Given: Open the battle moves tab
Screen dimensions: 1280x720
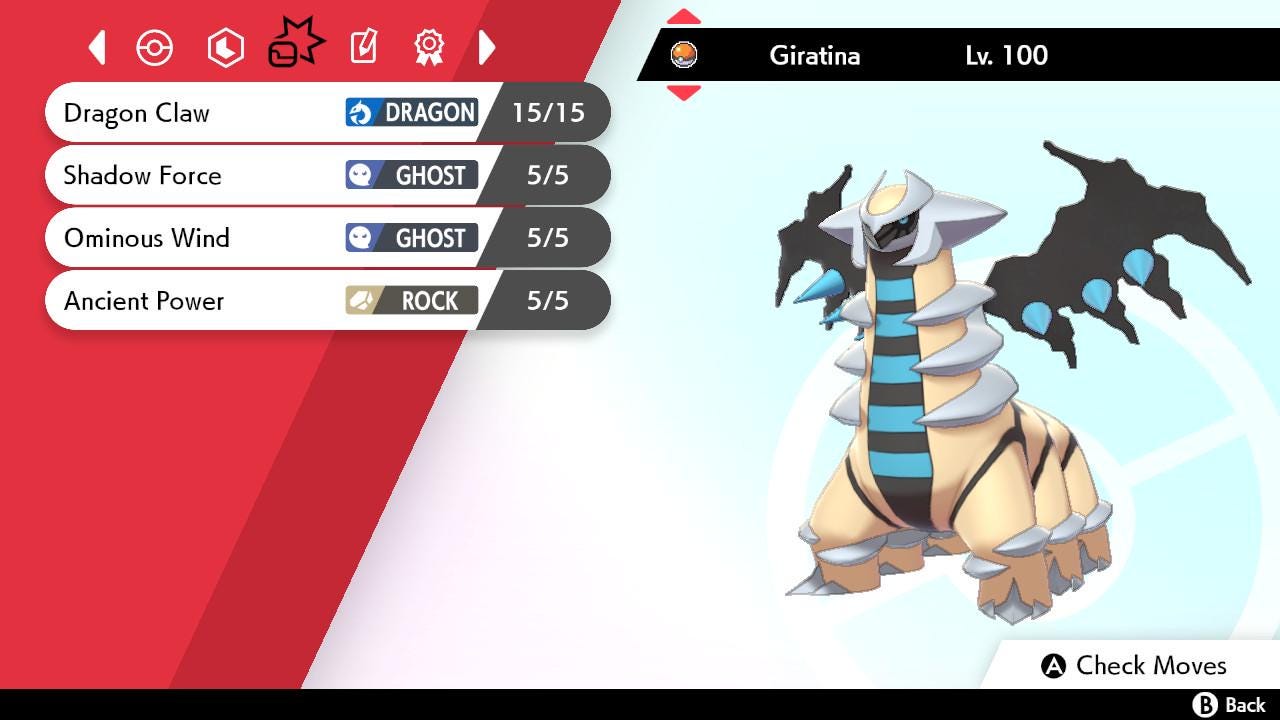Looking at the screenshot, I should click(x=295, y=45).
